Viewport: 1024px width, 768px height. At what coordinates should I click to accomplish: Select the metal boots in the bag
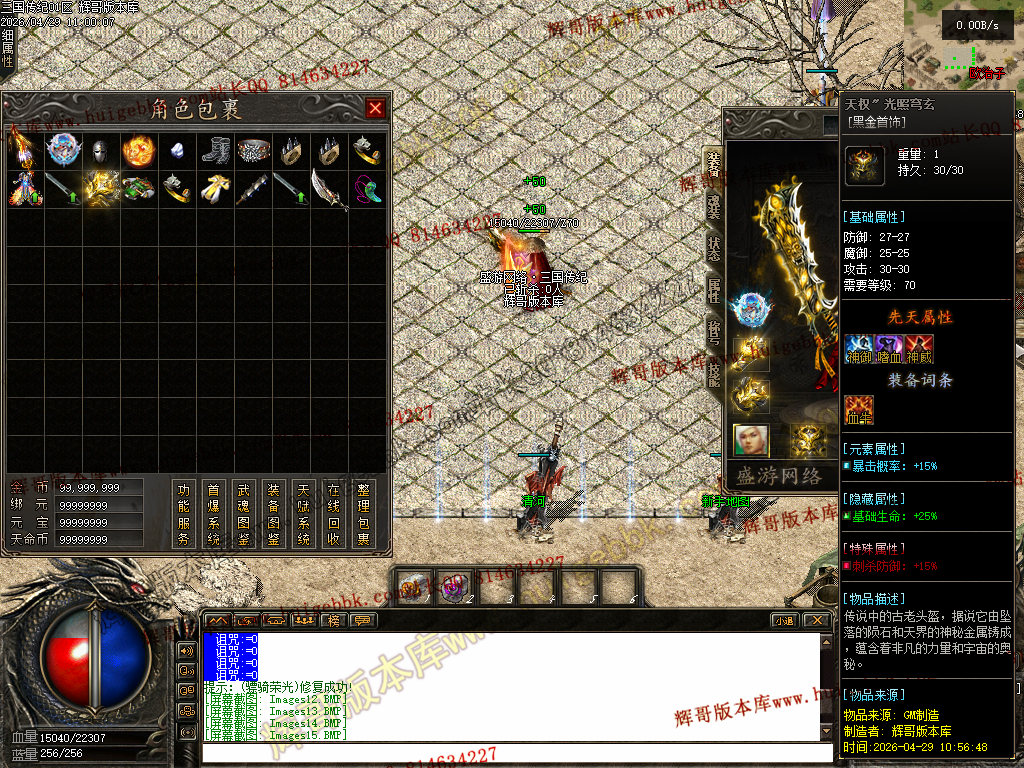pos(215,151)
